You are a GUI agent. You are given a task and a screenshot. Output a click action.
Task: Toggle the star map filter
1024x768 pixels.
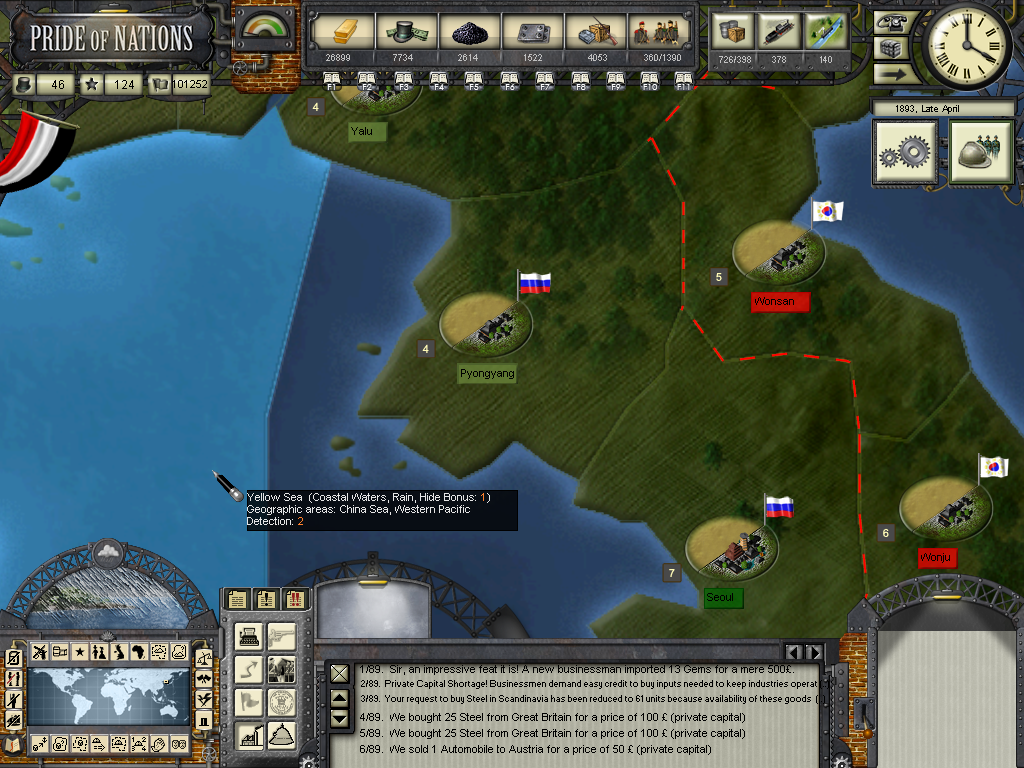(x=79, y=652)
